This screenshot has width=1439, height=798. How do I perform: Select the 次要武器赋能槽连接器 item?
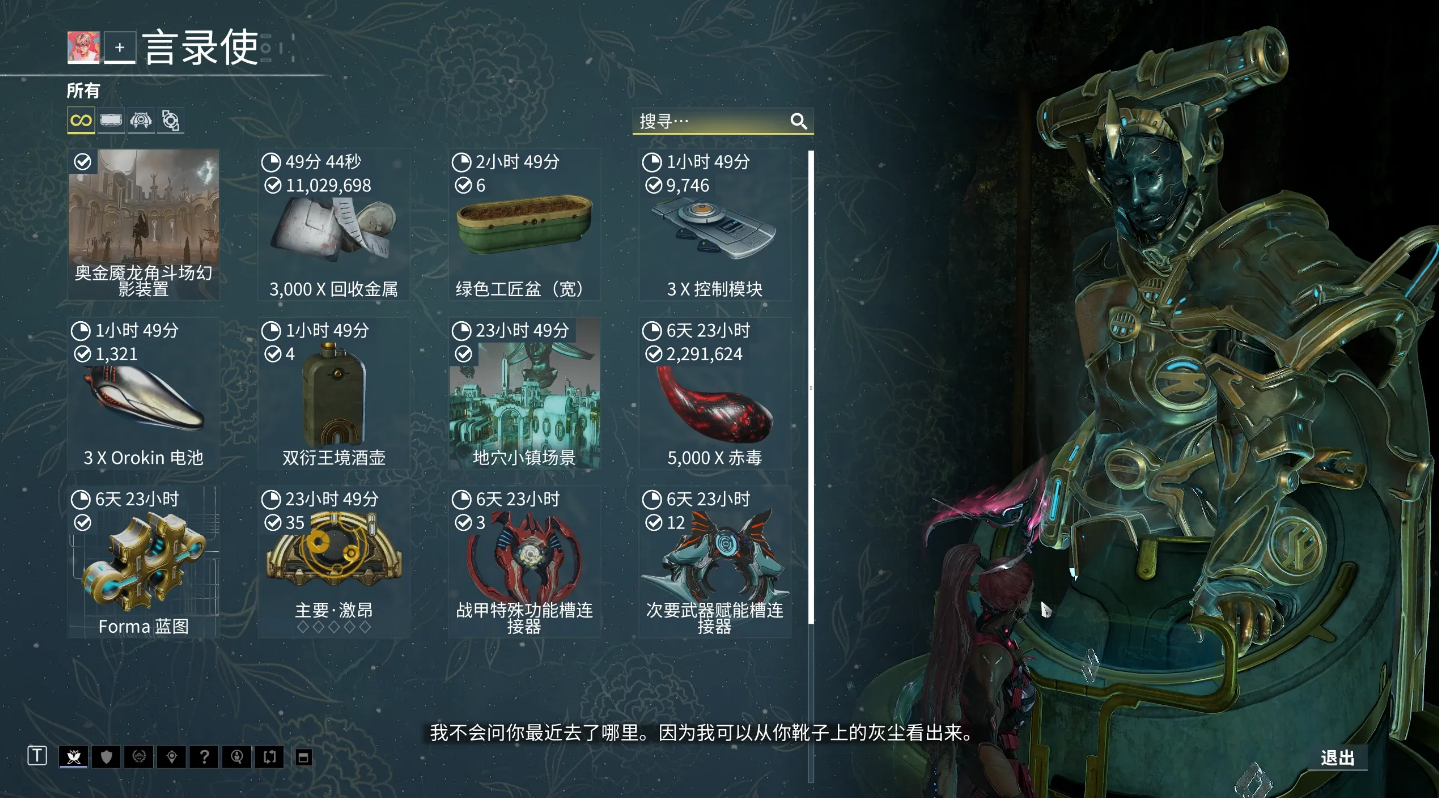(x=714, y=562)
